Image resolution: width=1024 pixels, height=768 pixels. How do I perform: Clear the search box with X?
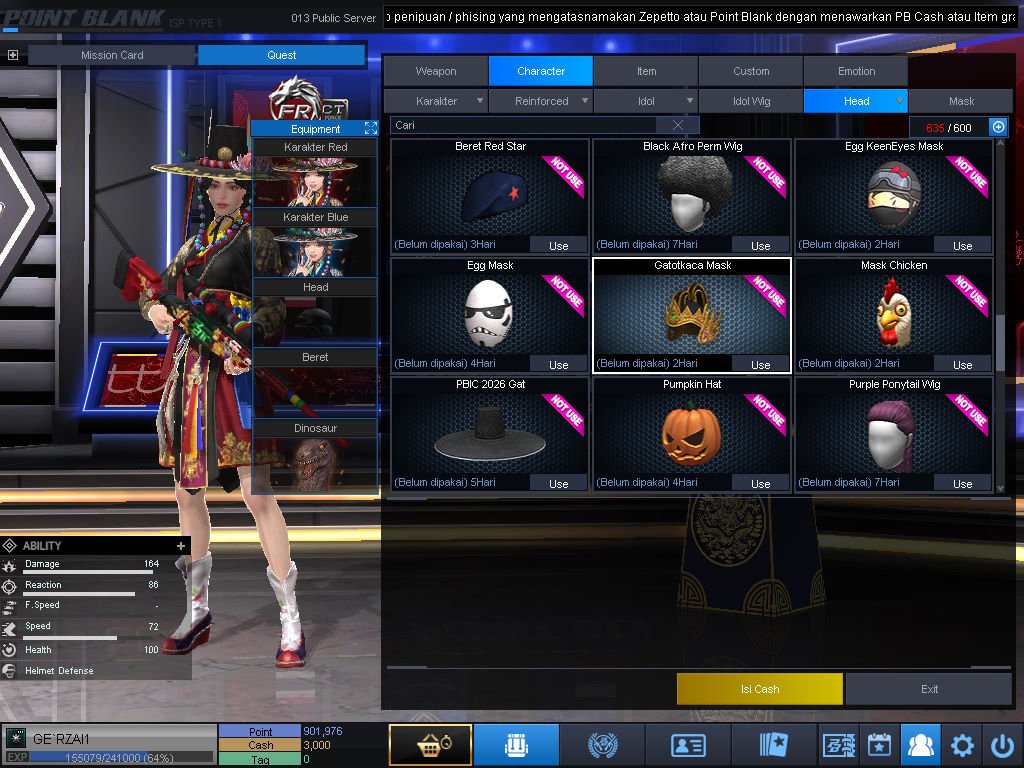tap(678, 125)
